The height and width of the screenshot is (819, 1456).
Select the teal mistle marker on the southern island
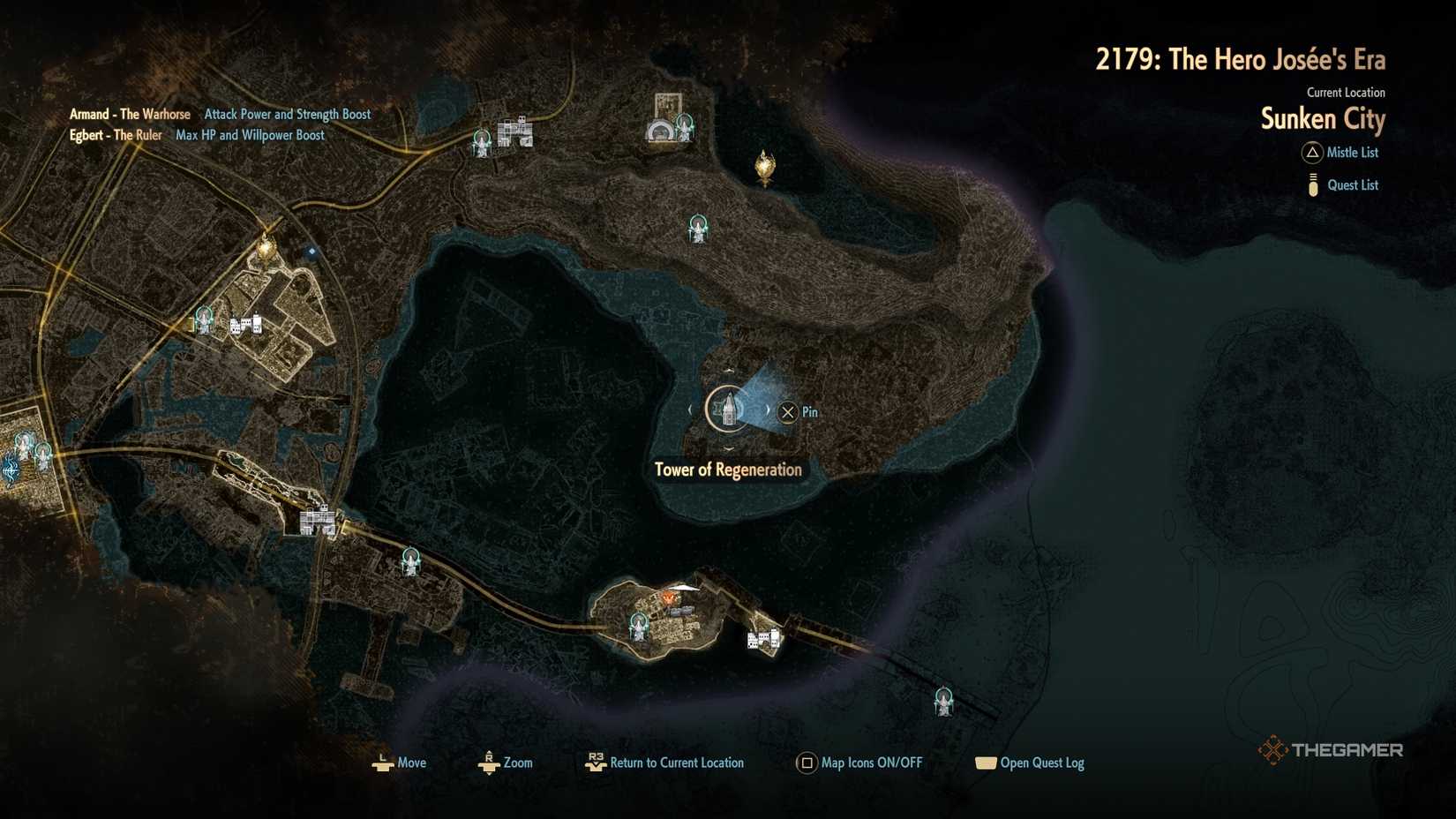(637, 627)
